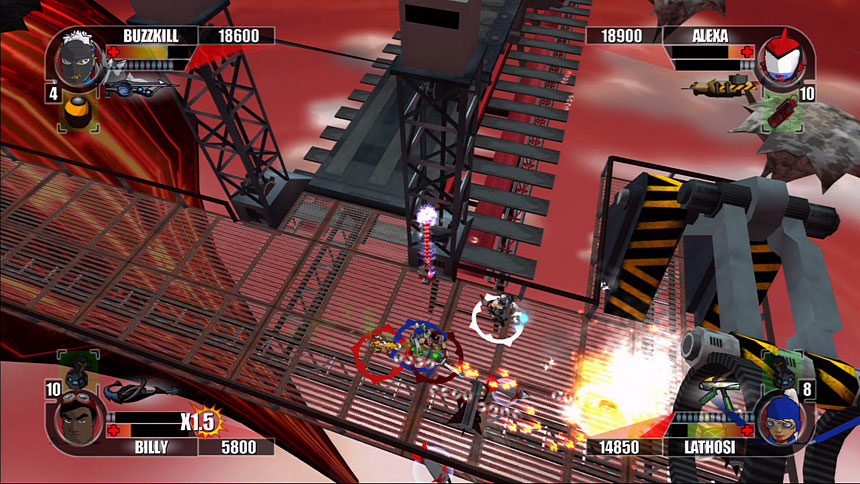
Task: Select the item slot above Billy's portrait
Action: (75, 371)
